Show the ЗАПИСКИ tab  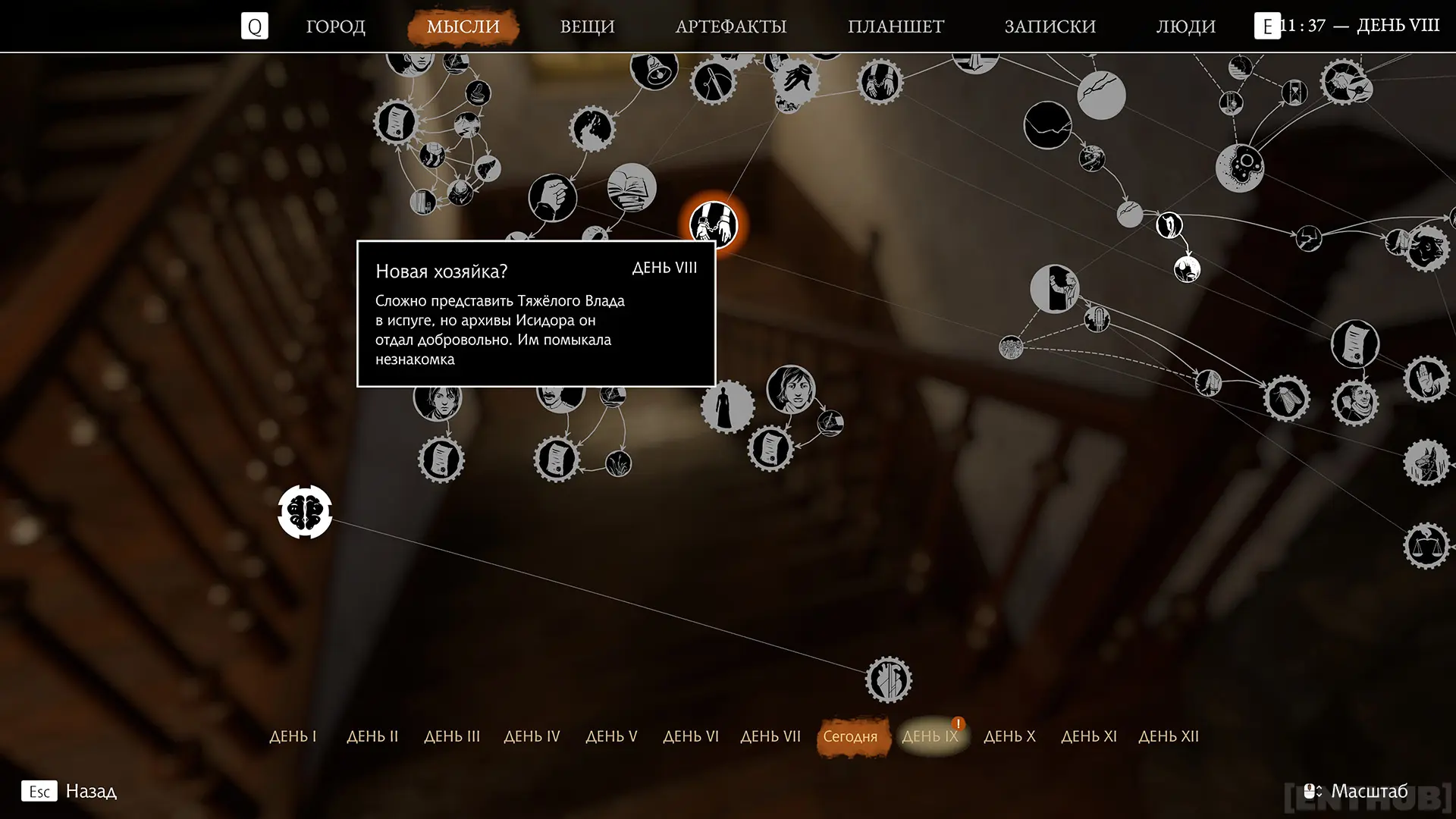pyautogui.click(x=1050, y=27)
